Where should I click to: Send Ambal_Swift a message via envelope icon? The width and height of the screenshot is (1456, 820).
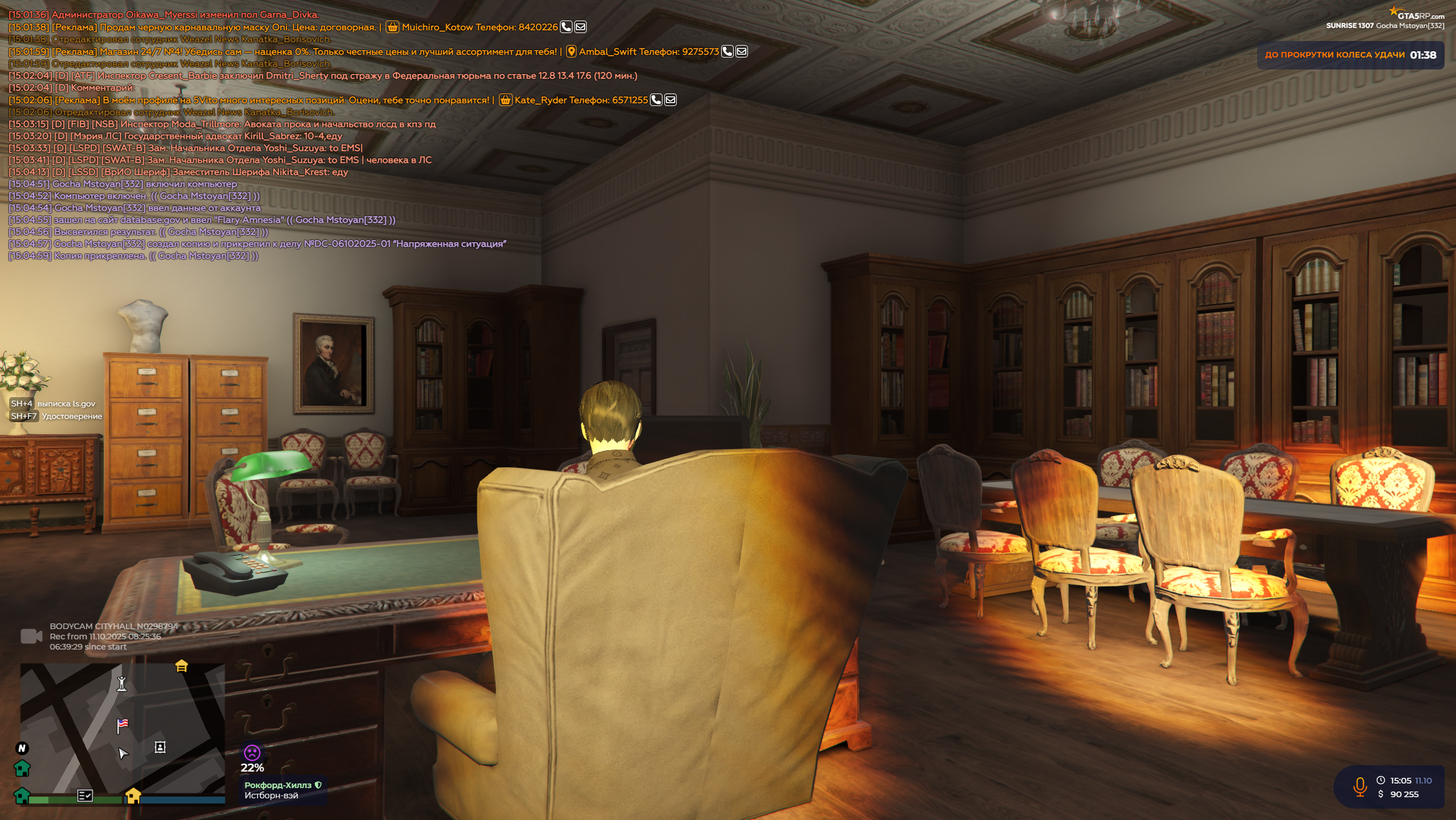(742, 51)
